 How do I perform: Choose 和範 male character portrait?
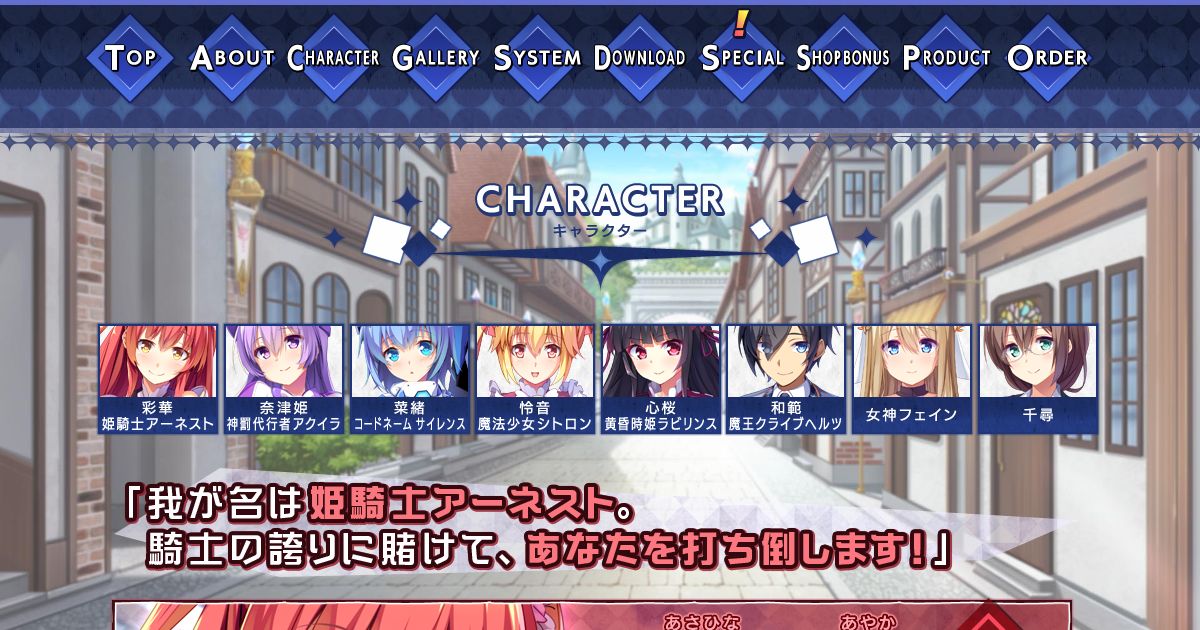point(786,379)
